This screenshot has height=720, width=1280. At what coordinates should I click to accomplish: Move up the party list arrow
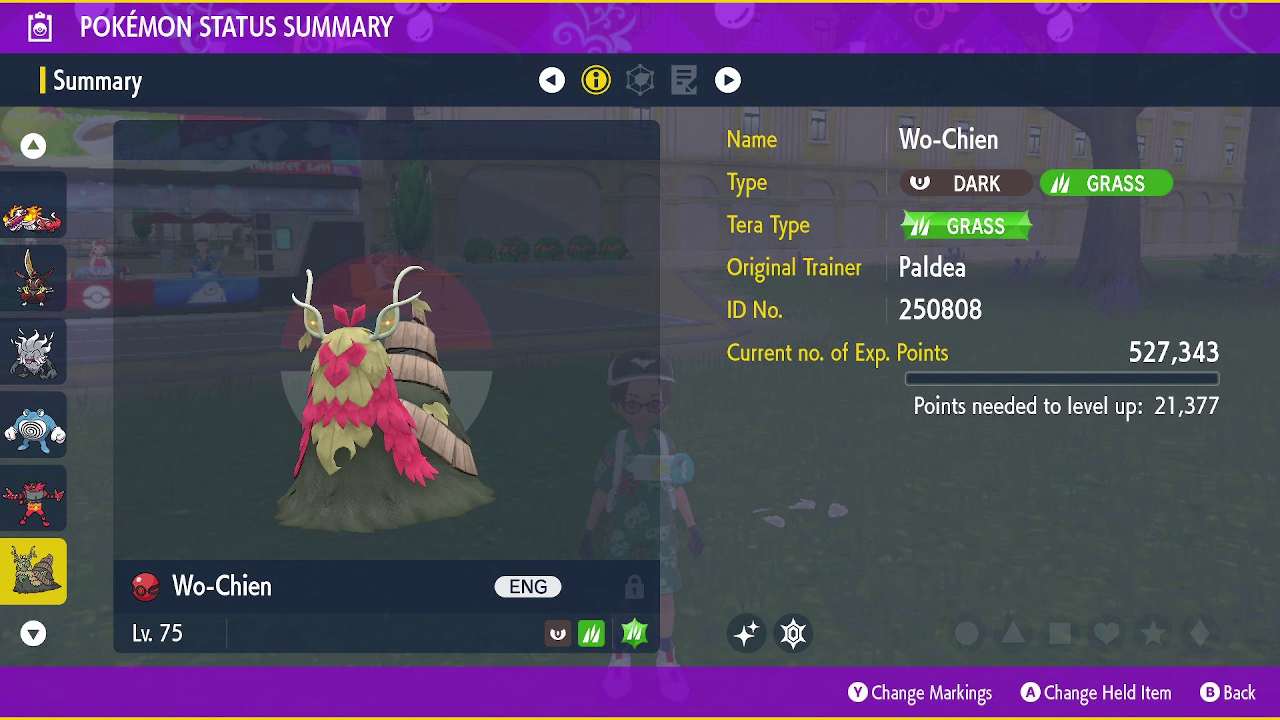(33, 146)
